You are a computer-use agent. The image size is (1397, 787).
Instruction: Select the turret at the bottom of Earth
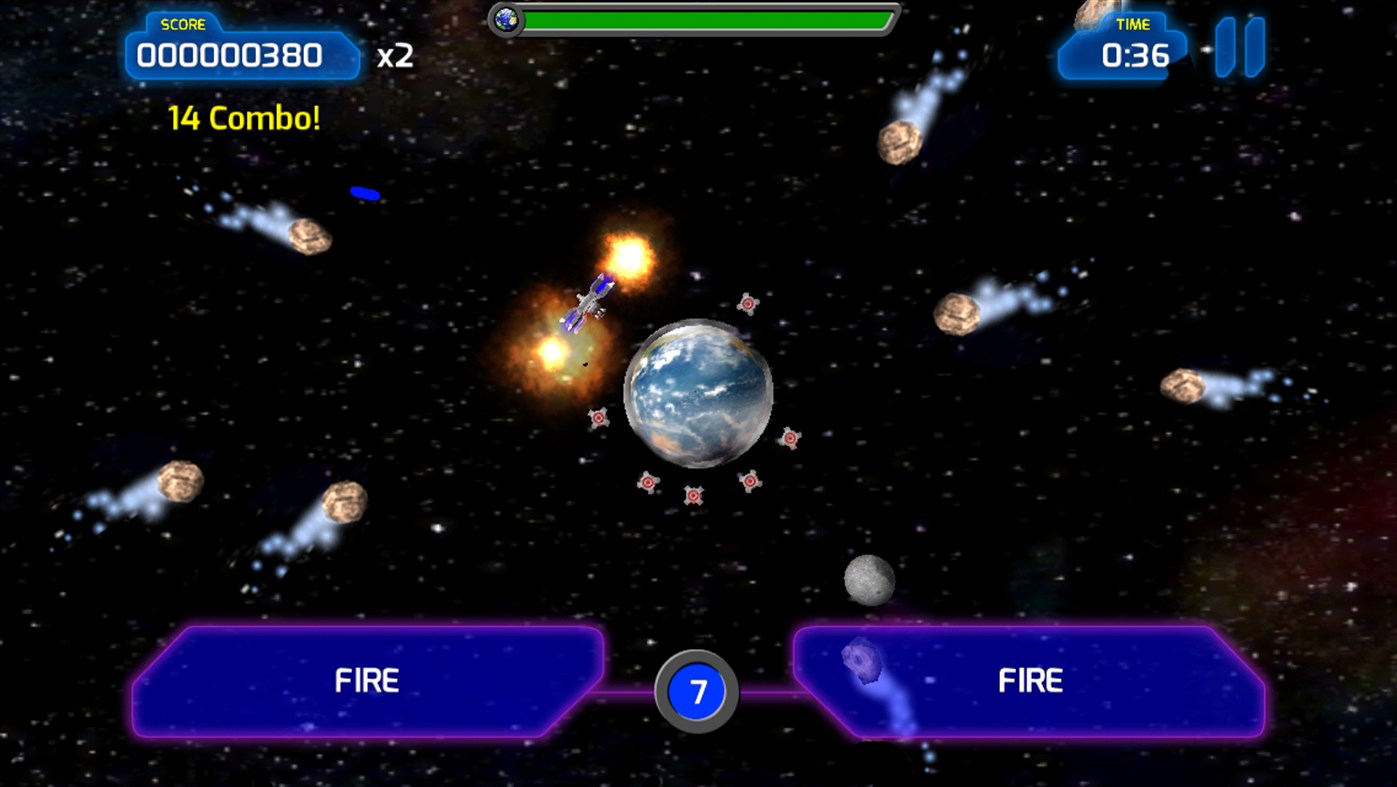(694, 494)
